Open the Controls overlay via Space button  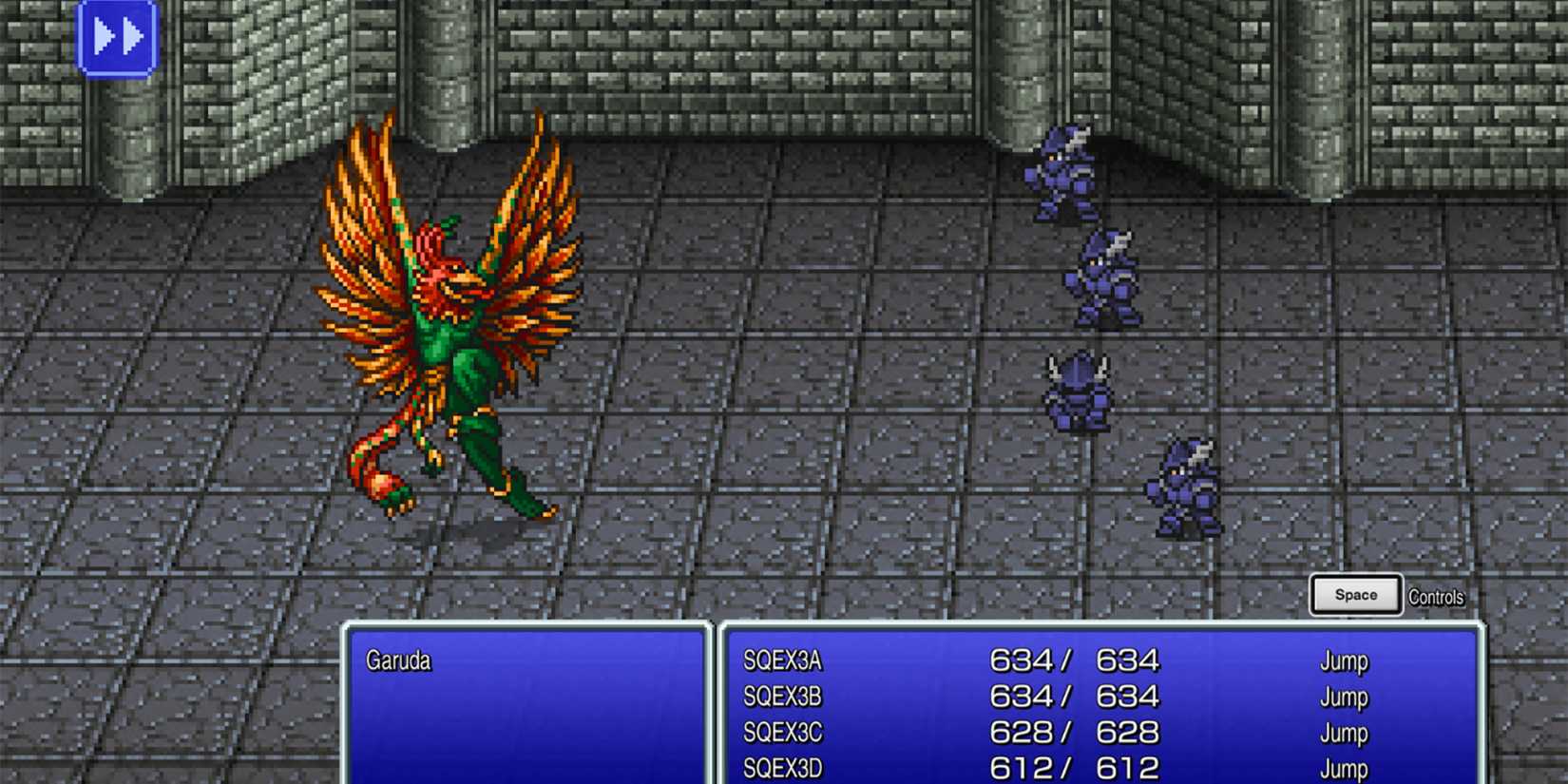pyautogui.click(x=1355, y=593)
